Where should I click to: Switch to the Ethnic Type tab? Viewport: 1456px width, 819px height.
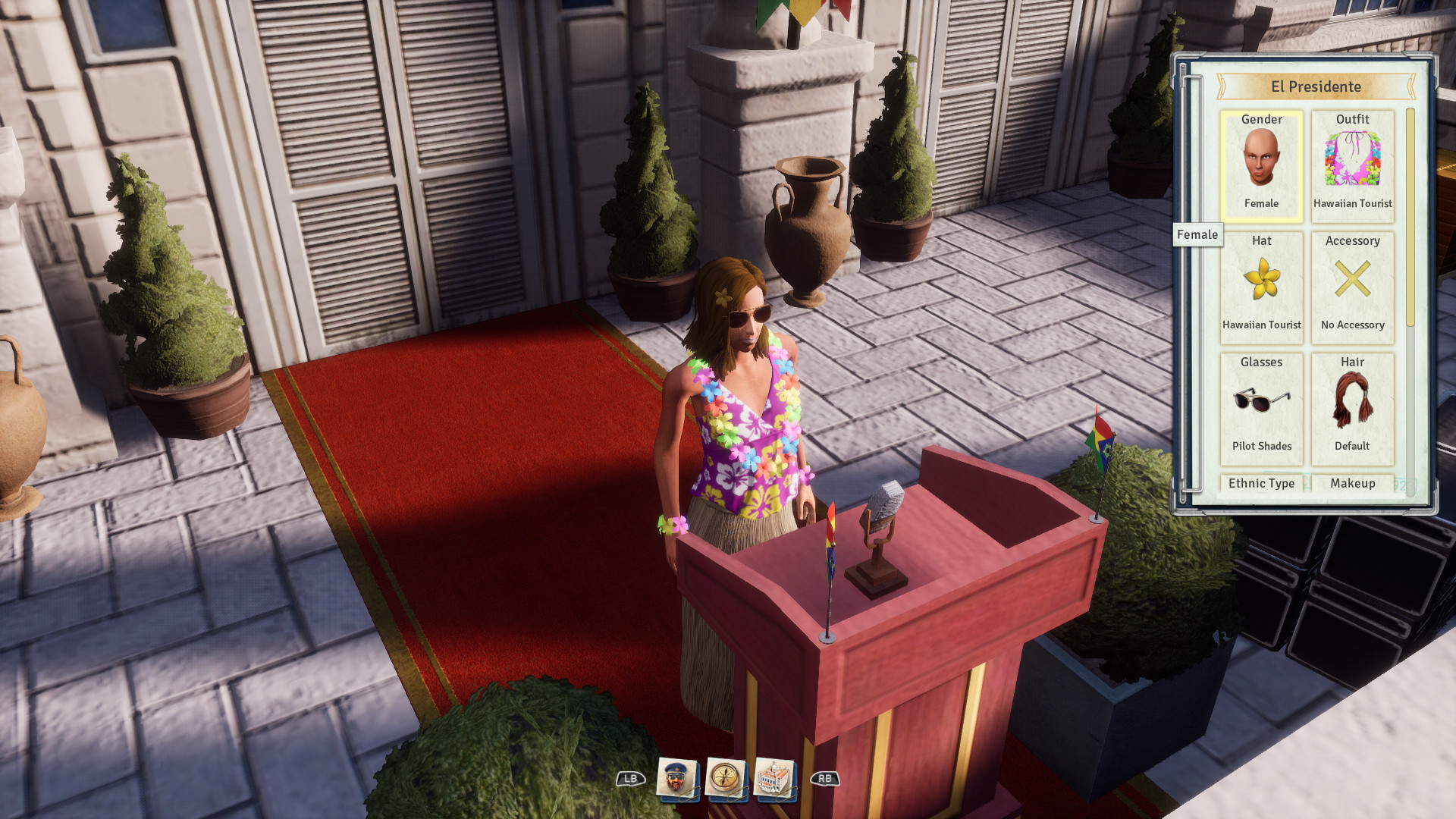click(x=1262, y=483)
